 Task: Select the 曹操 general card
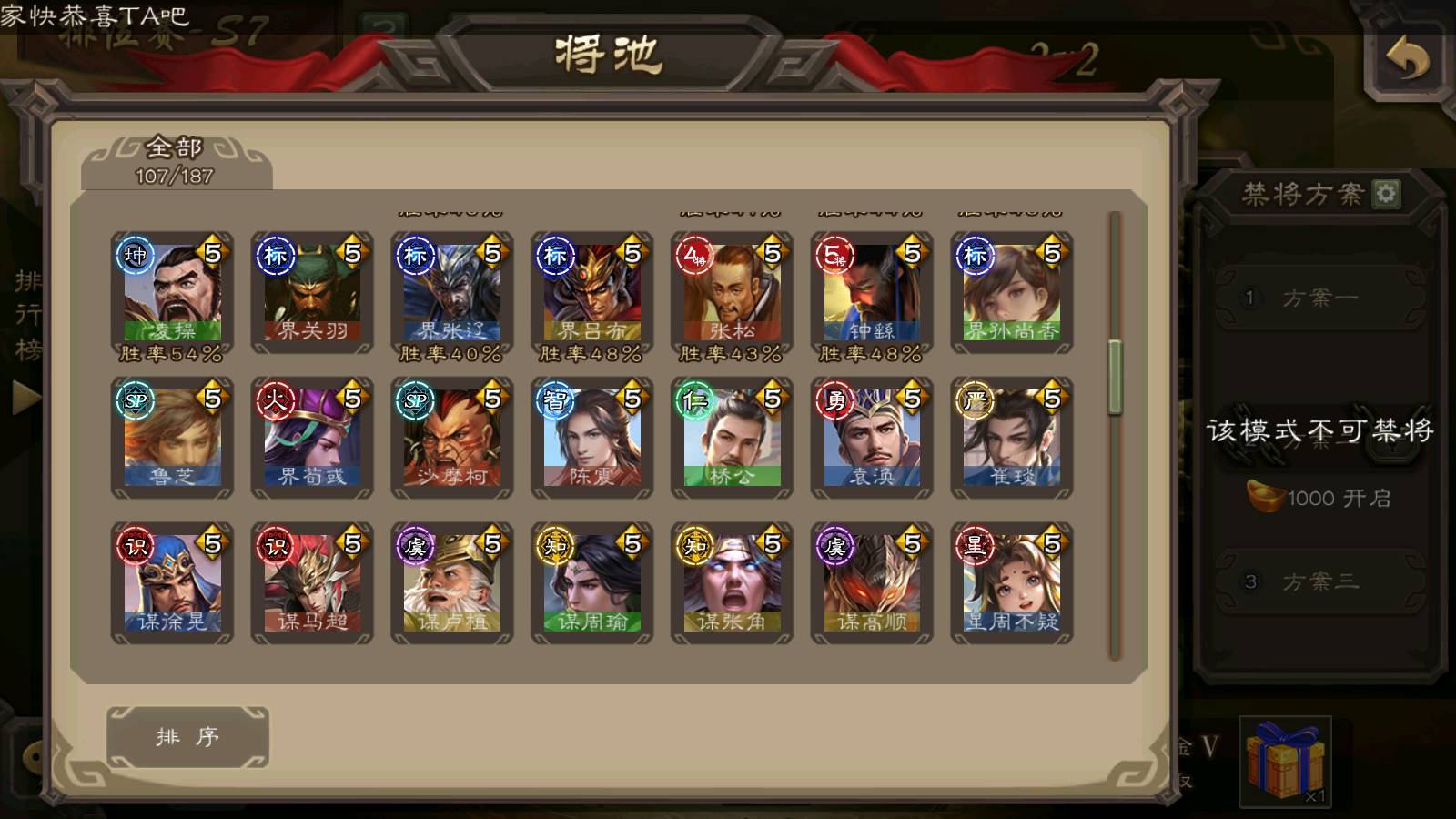click(x=172, y=293)
